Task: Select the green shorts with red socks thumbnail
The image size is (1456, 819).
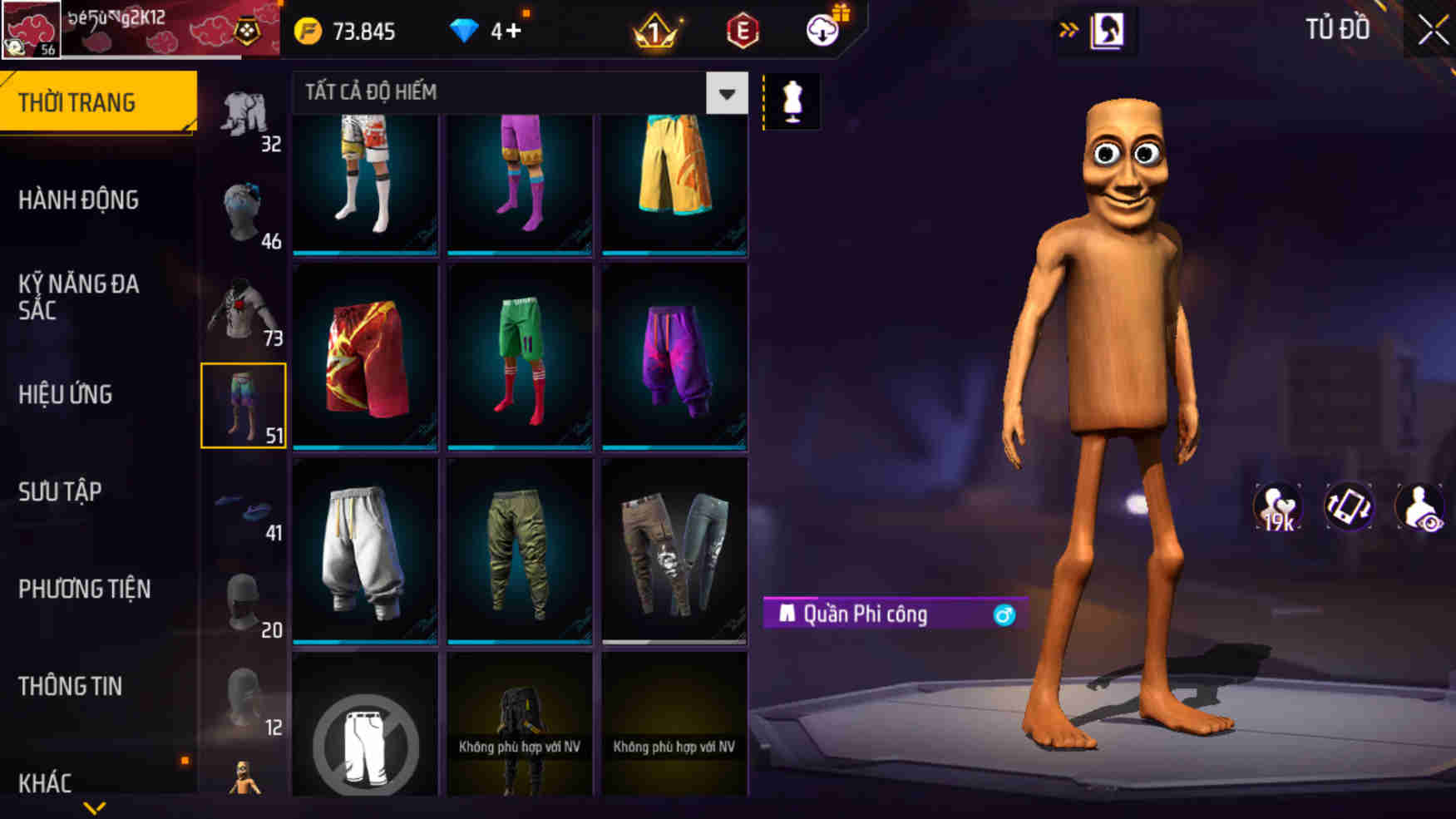Action: click(520, 356)
